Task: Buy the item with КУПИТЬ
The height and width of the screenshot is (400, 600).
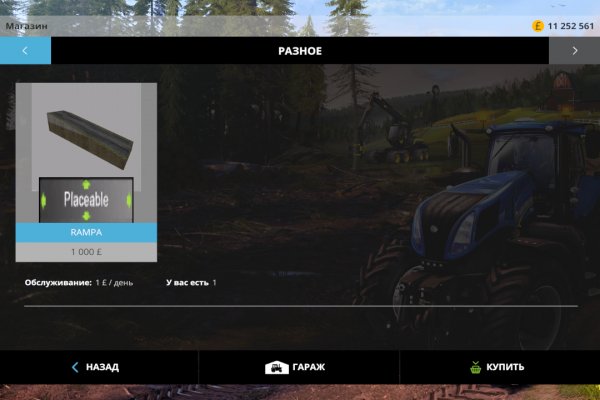Action: click(497, 367)
